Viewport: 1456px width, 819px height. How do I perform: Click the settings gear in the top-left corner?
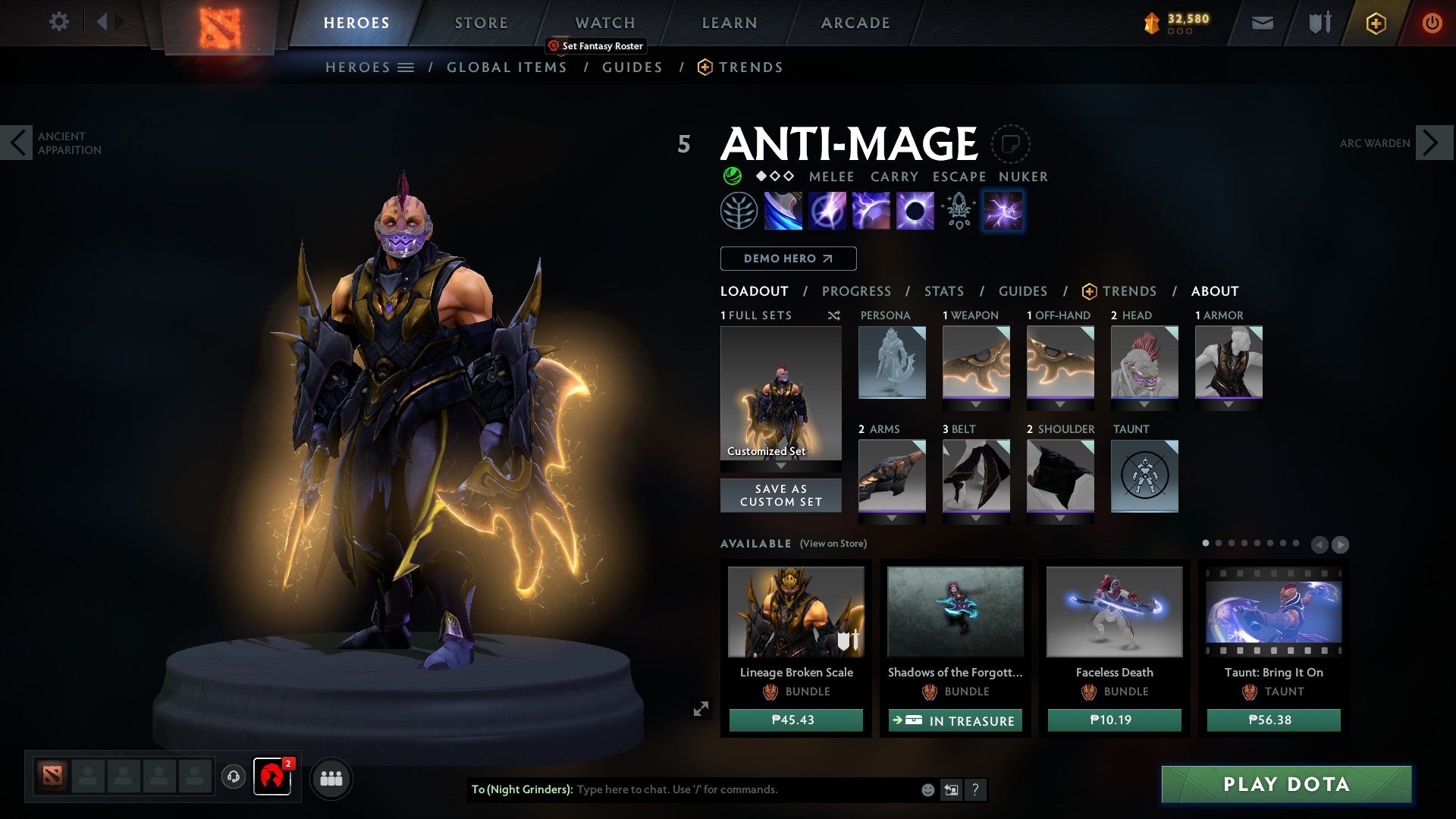(x=58, y=22)
